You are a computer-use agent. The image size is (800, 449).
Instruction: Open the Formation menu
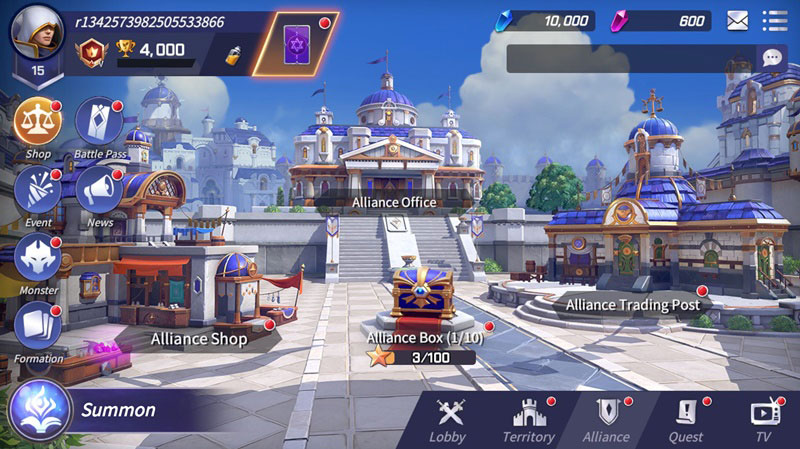click(38, 325)
